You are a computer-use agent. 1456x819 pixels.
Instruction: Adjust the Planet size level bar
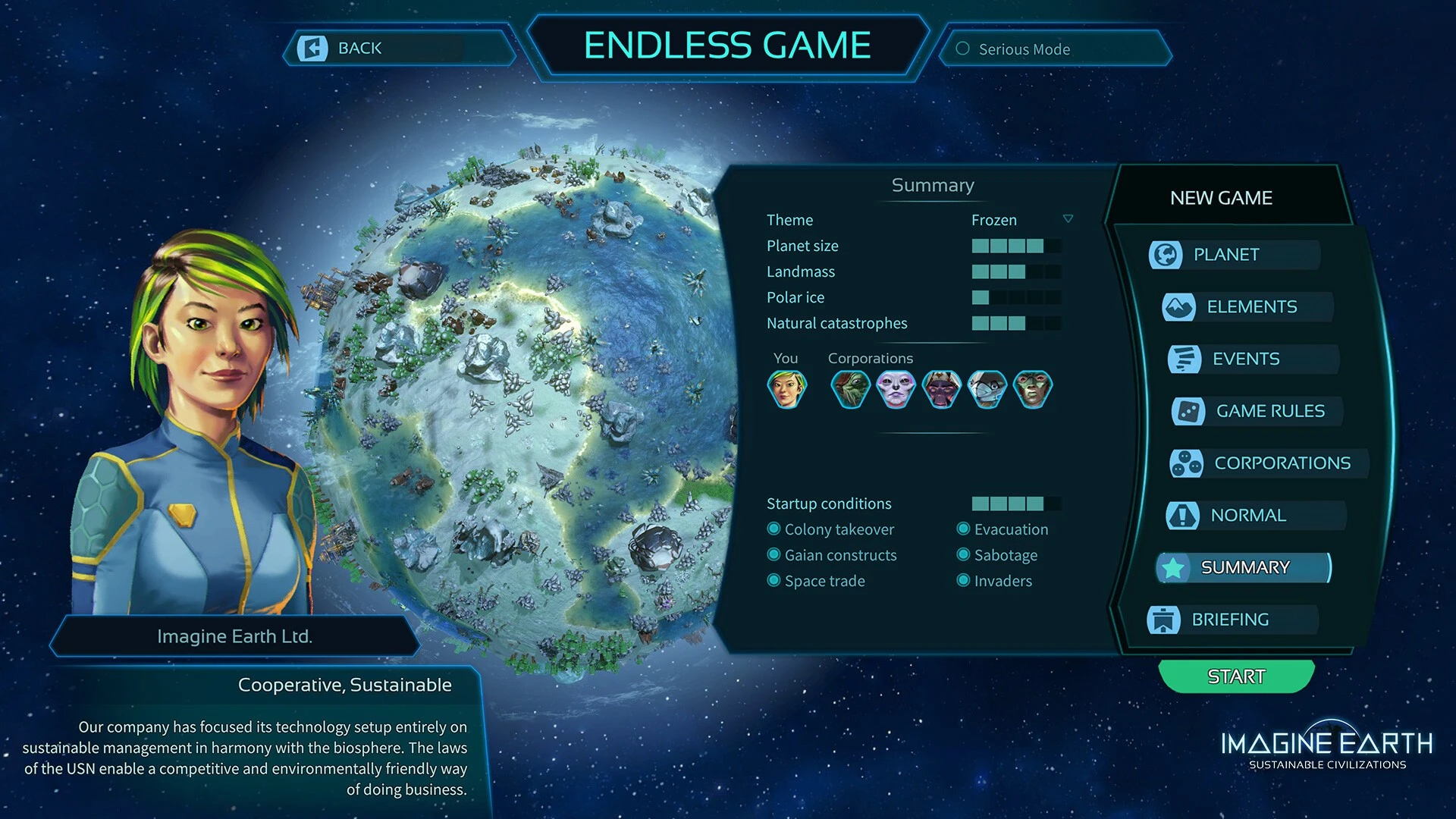pyautogui.click(x=1016, y=246)
